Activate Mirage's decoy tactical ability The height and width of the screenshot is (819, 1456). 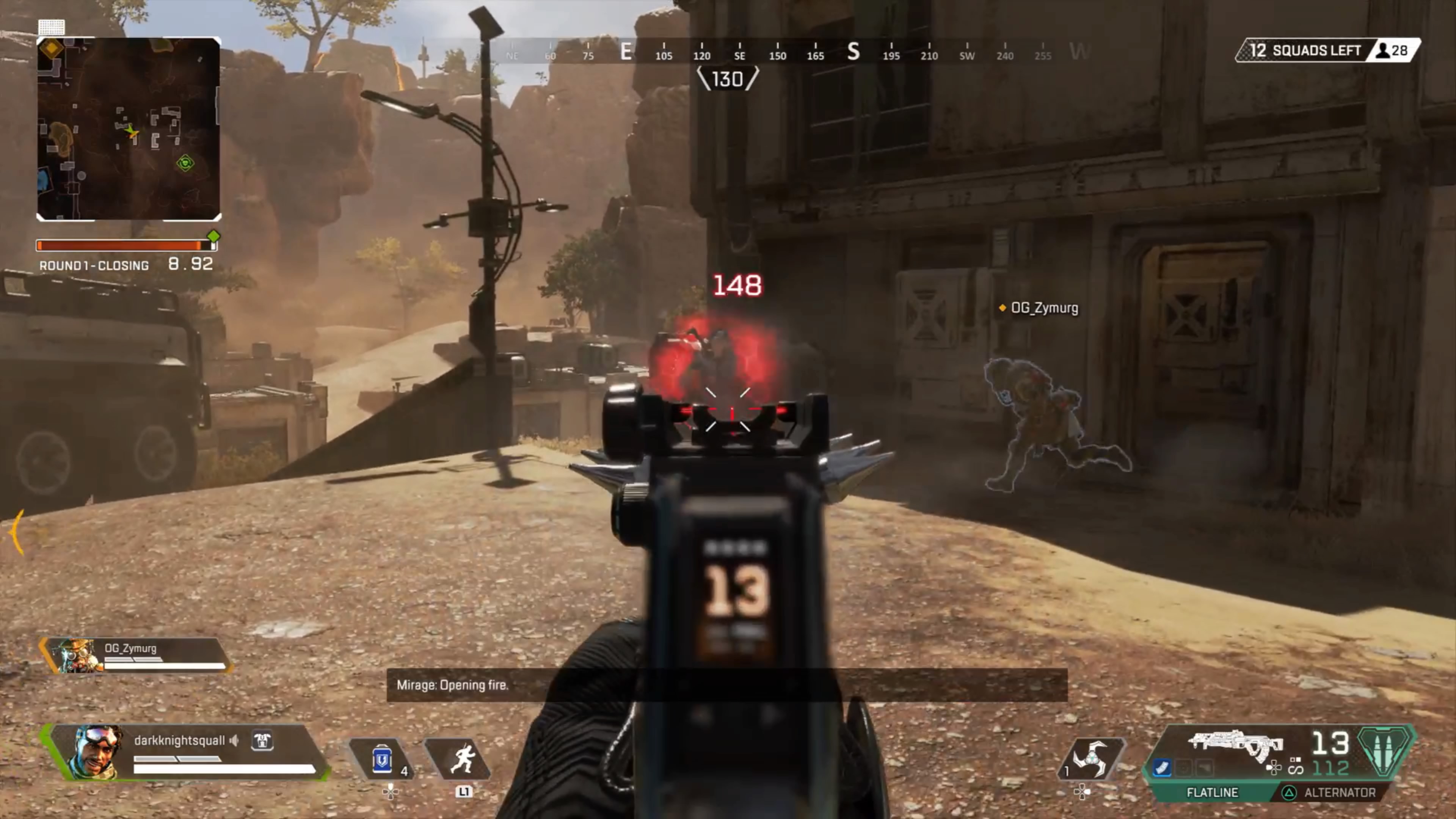(x=459, y=759)
